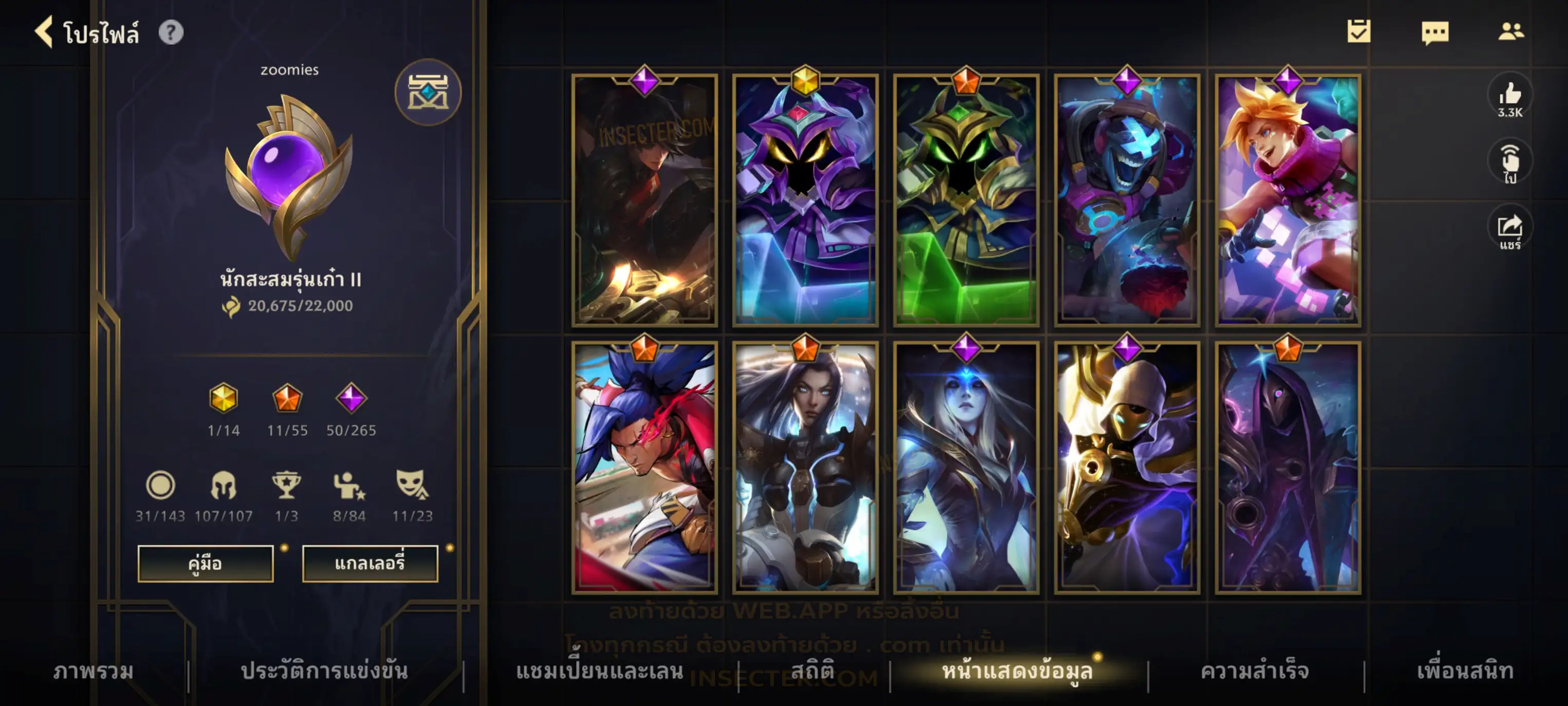The width and height of the screenshot is (1568, 706).
Task: Switch to the ความสำเร็จ tab
Action: click(x=1254, y=671)
